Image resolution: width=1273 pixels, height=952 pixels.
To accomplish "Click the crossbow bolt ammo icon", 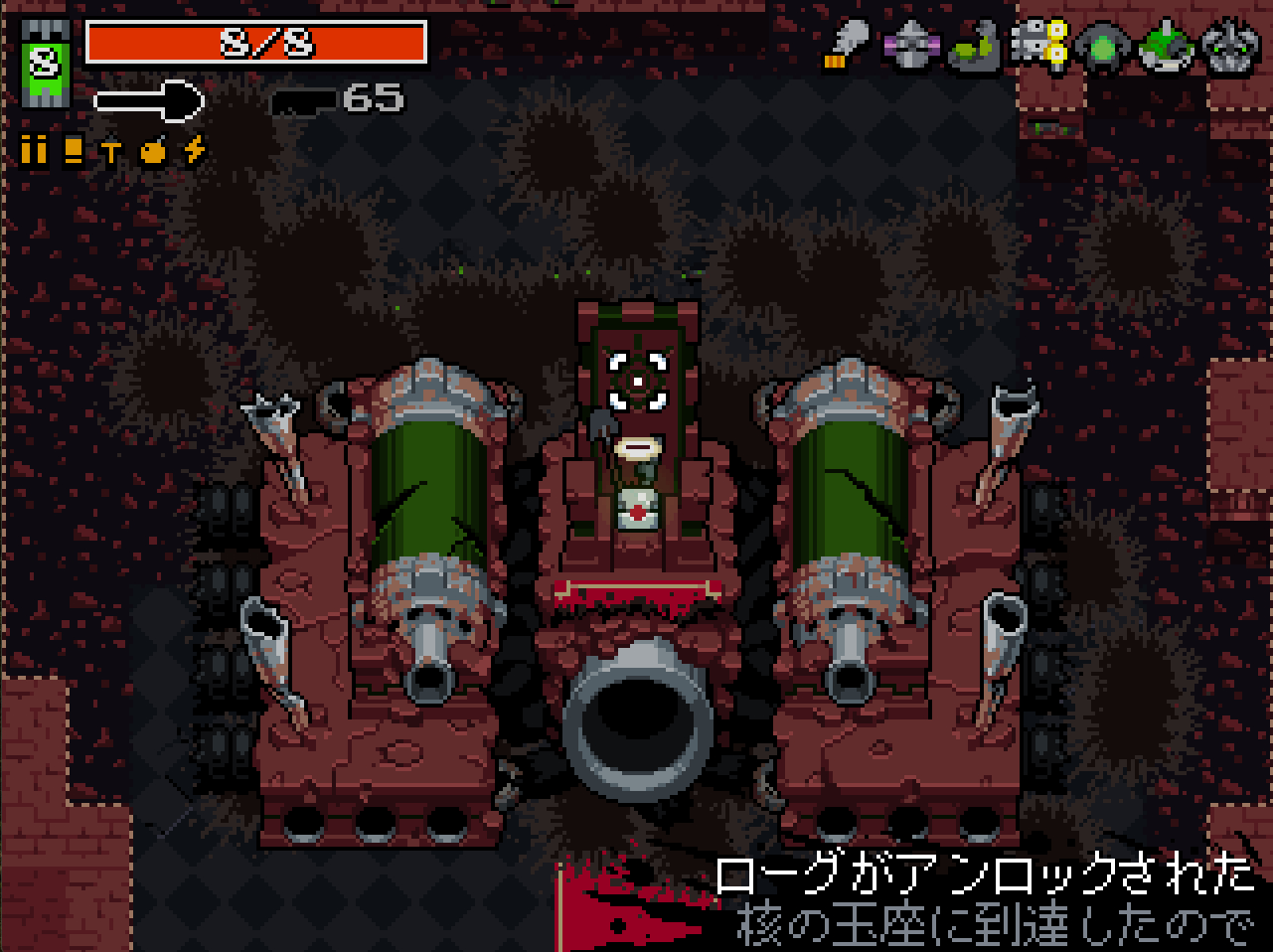I will tap(111, 151).
